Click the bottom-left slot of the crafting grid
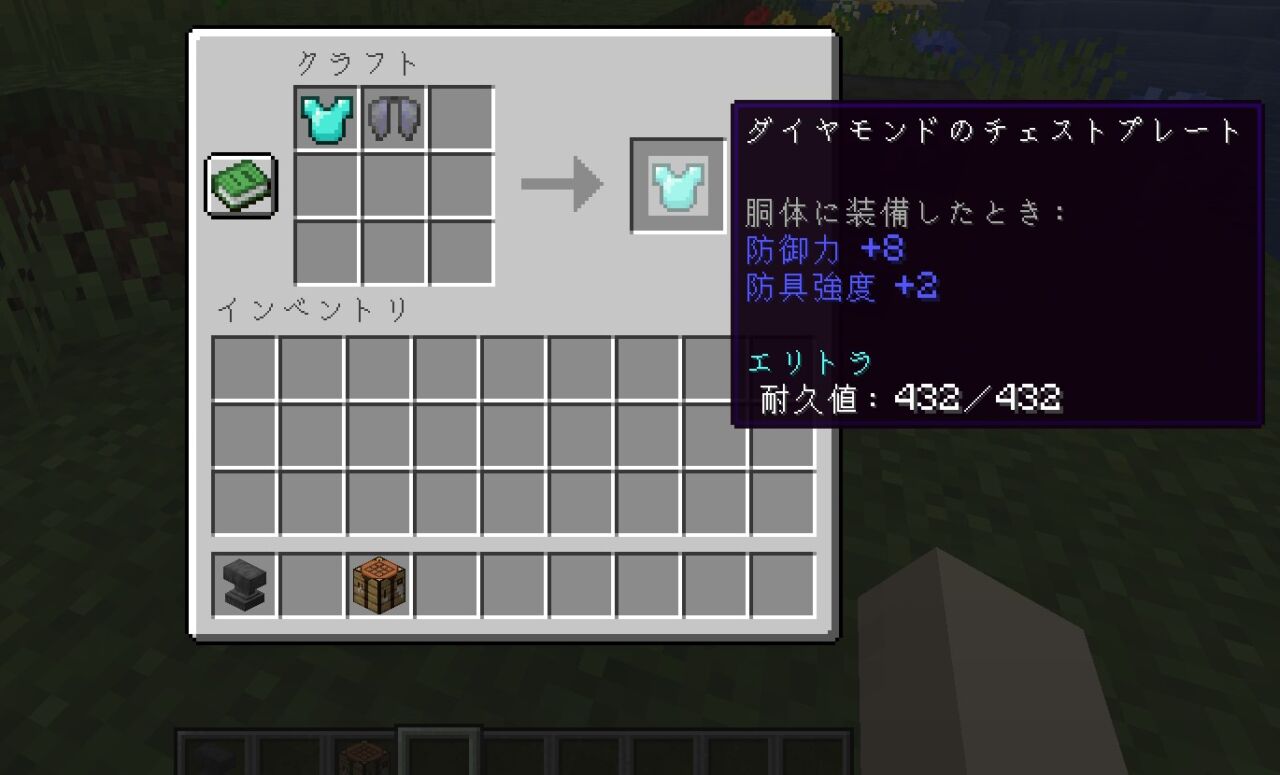The height and width of the screenshot is (775, 1280). click(x=324, y=253)
